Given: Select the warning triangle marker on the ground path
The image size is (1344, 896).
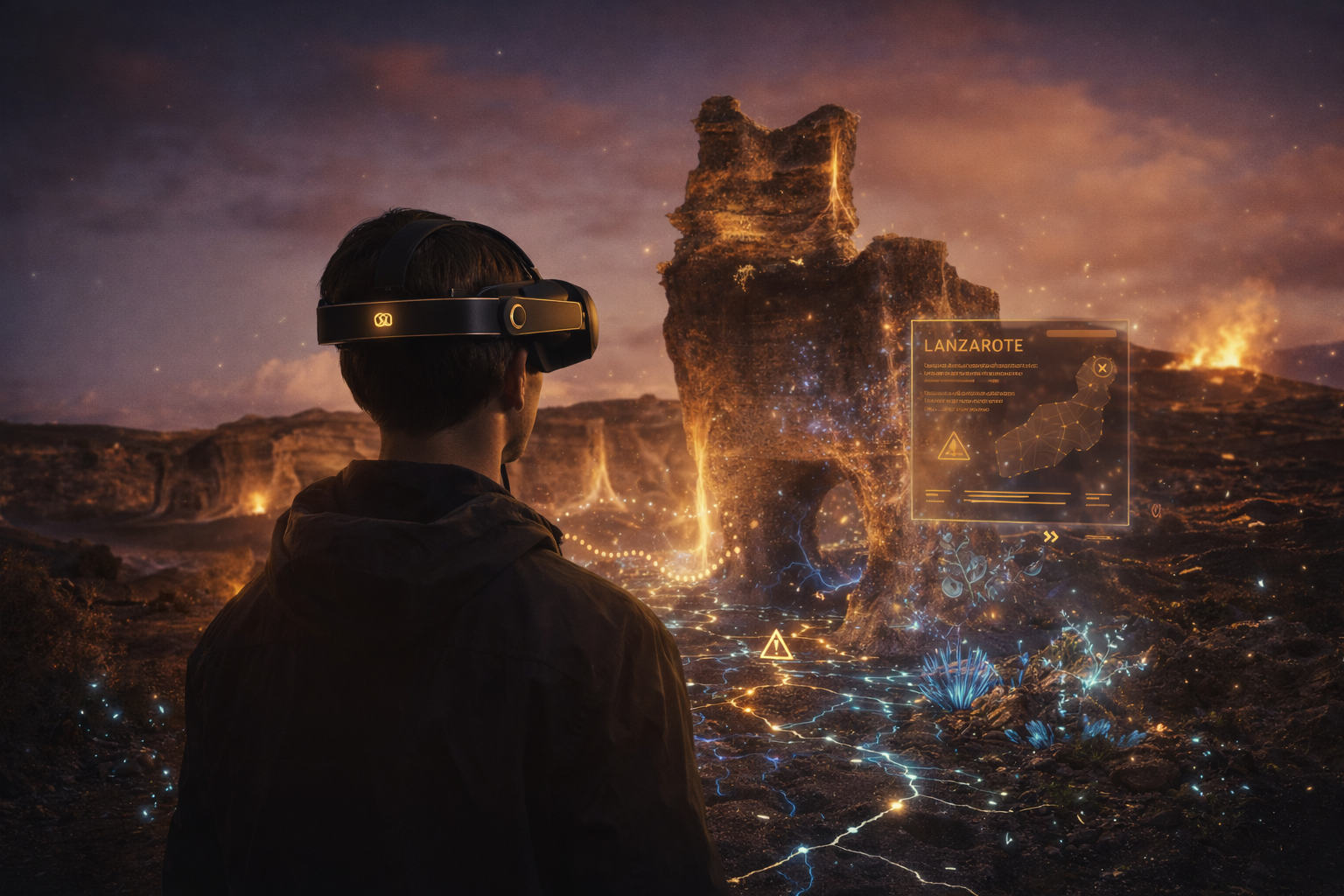Looking at the screenshot, I should pyautogui.click(x=776, y=647).
